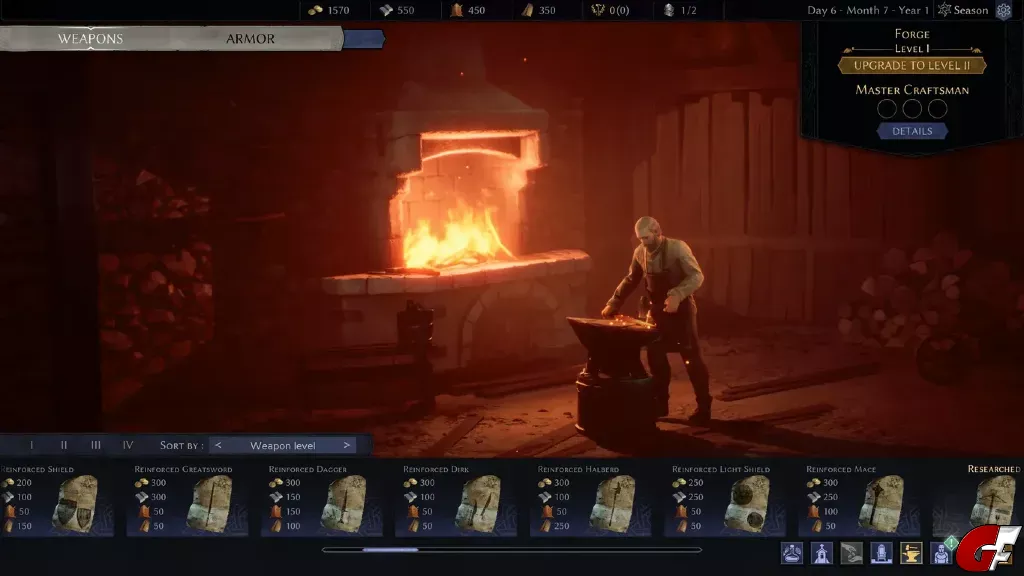Filter blueprints by tier III
The image size is (1024, 576).
(x=96, y=445)
